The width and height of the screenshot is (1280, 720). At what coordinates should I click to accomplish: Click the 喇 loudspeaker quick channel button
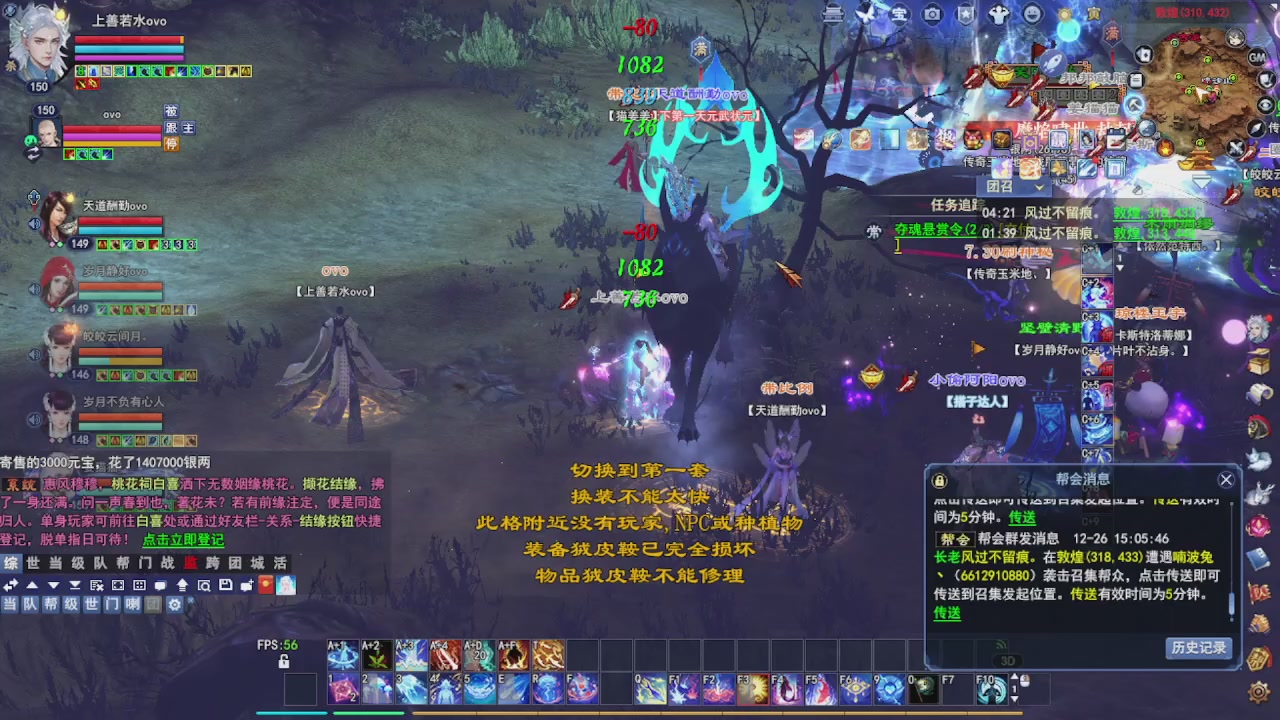(131, 605)
